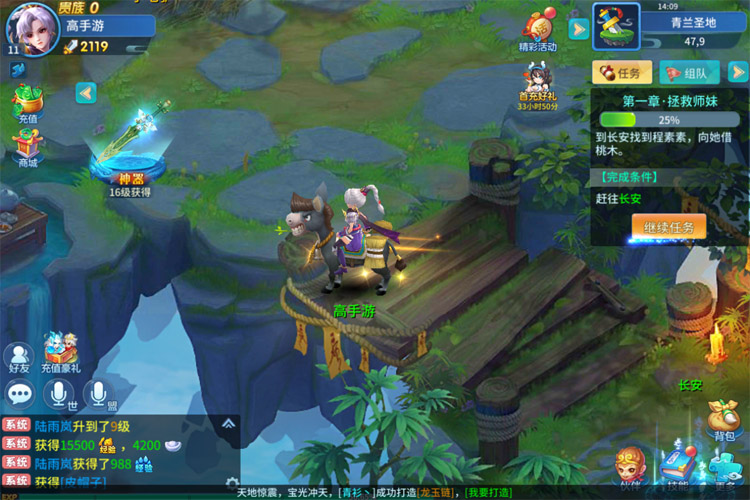
Task: Open chat settings gear icon
Action: 232,483
